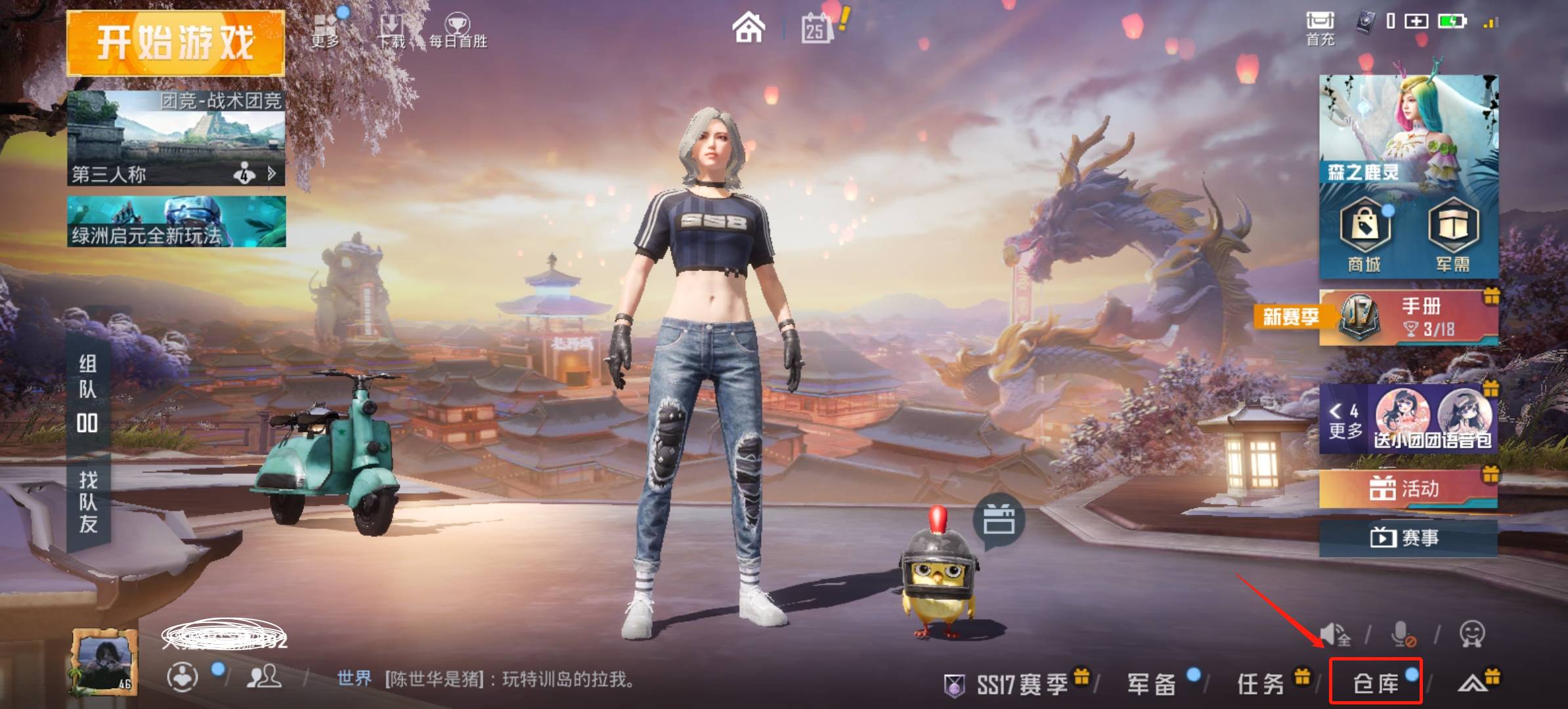Image resolution: width=1568 pixels, height=709 pixels.
Task: Open the calendar check-in icon
Action: point(816,29)
